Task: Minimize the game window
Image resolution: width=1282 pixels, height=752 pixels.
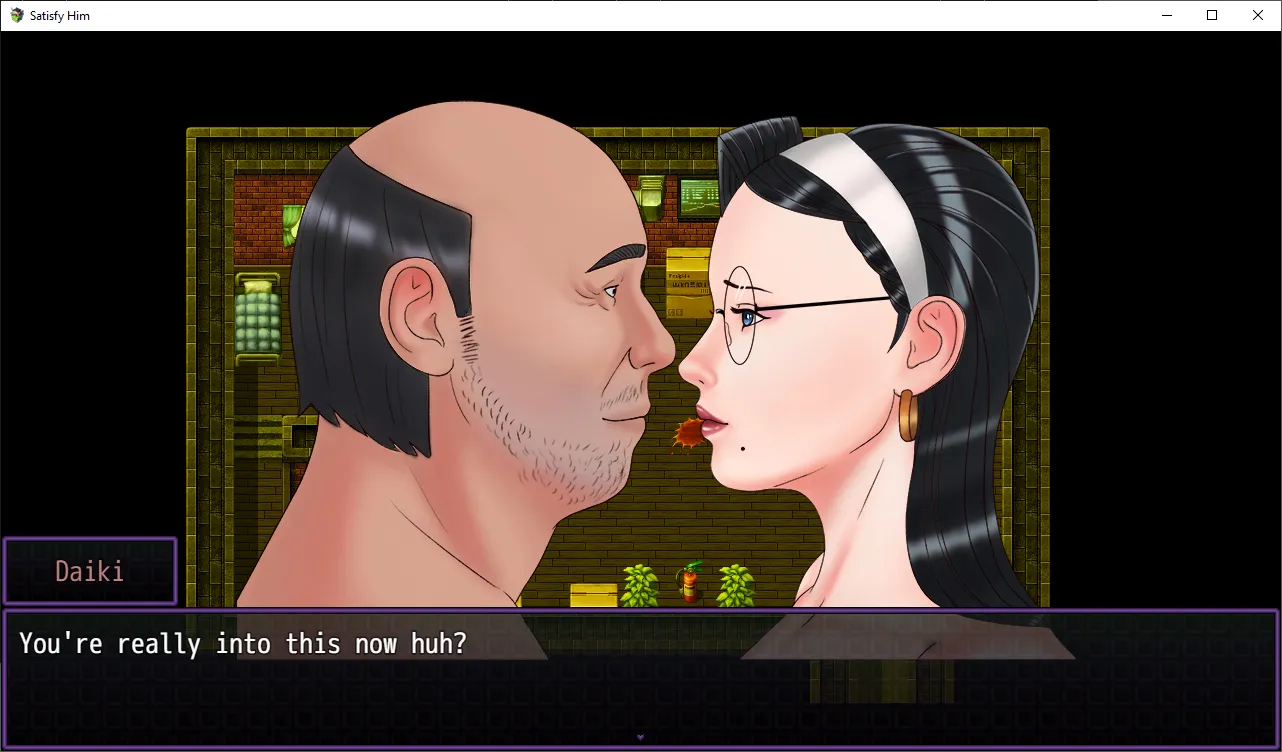Action: tap(1166, 15)
